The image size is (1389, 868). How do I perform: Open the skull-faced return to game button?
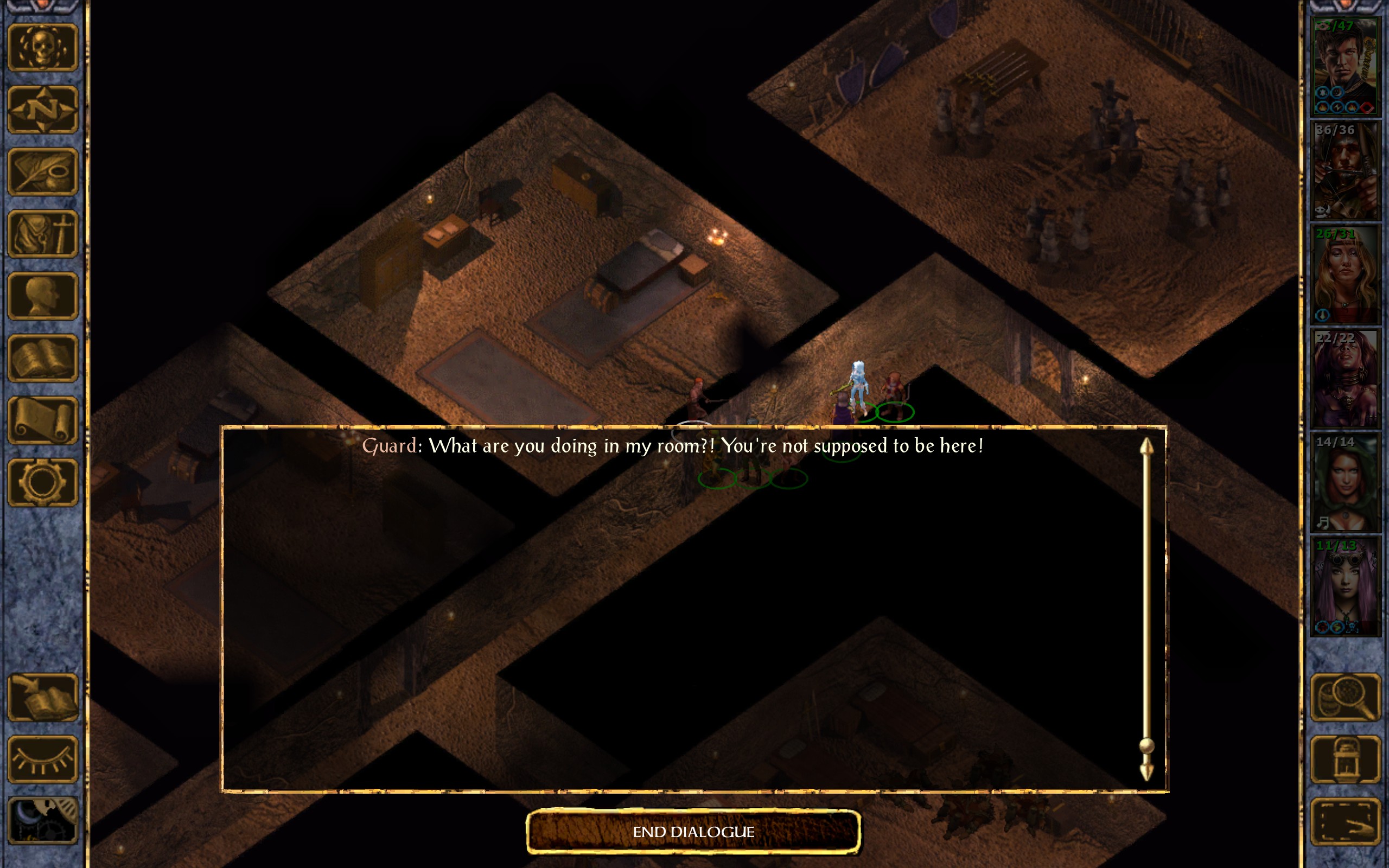click(x=42, y=48)
